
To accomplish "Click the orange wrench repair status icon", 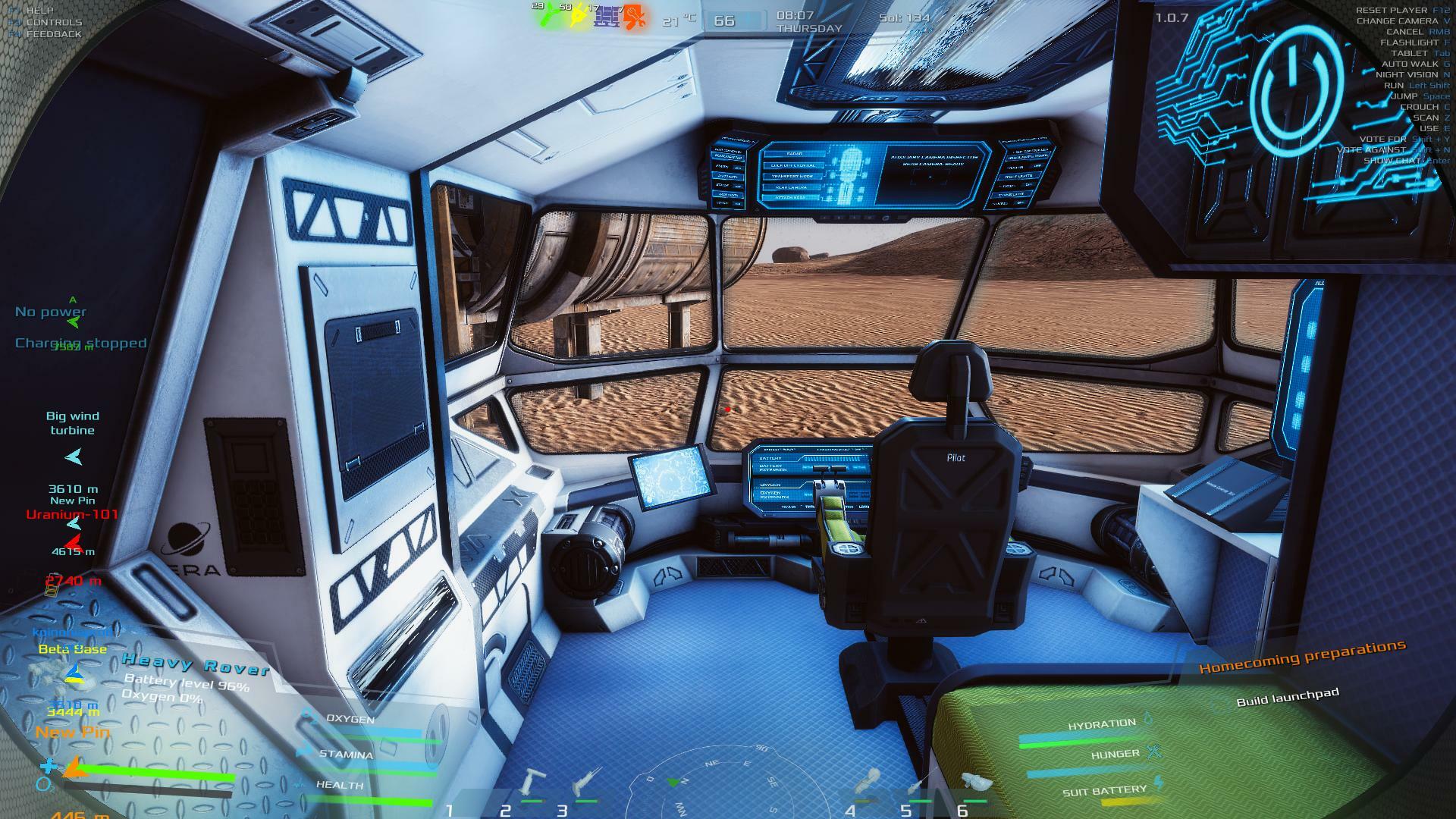I will 635,17.
